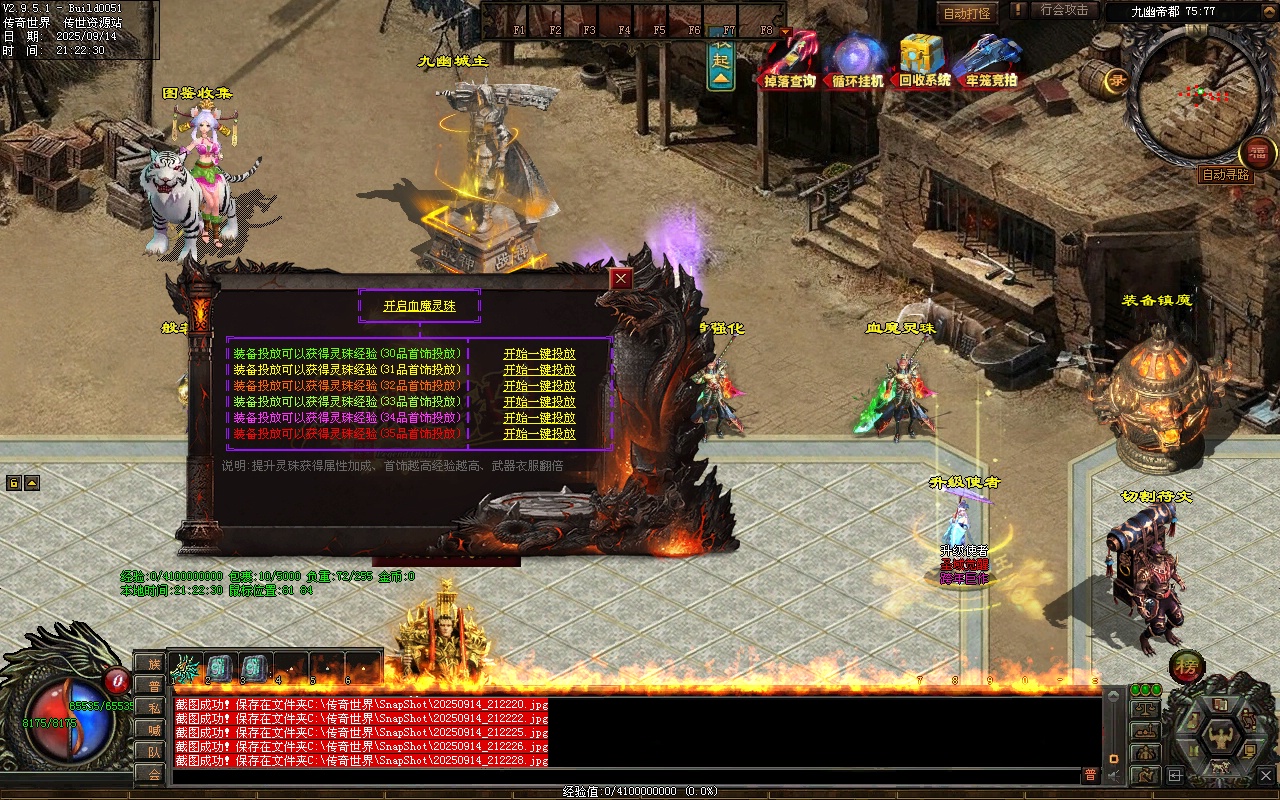Viewport: 1280px width, 800px height.
Task: Click the balance scales trade button
Action: point(1145,708)
